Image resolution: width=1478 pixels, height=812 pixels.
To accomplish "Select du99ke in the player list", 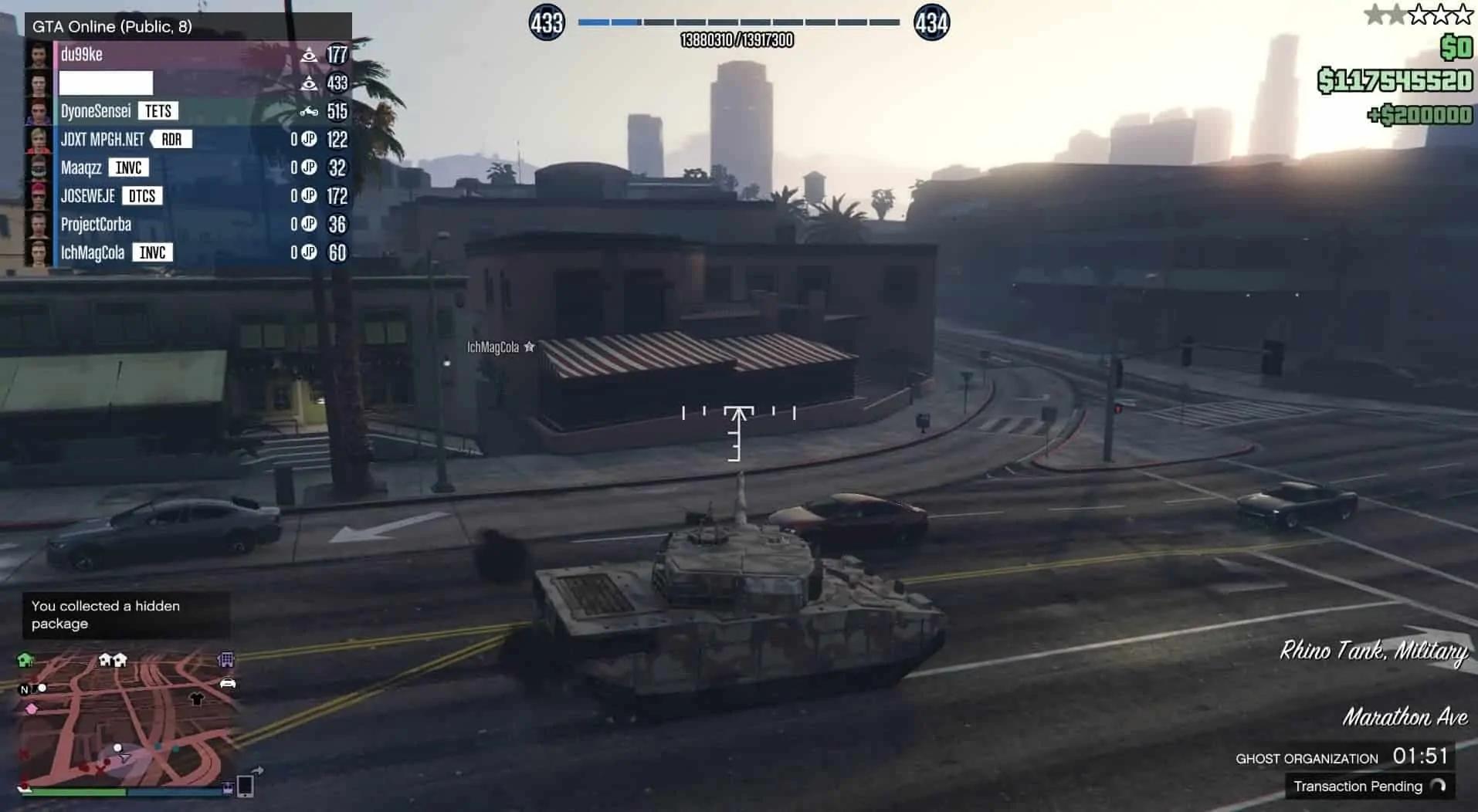I will (x=81, y=55).
